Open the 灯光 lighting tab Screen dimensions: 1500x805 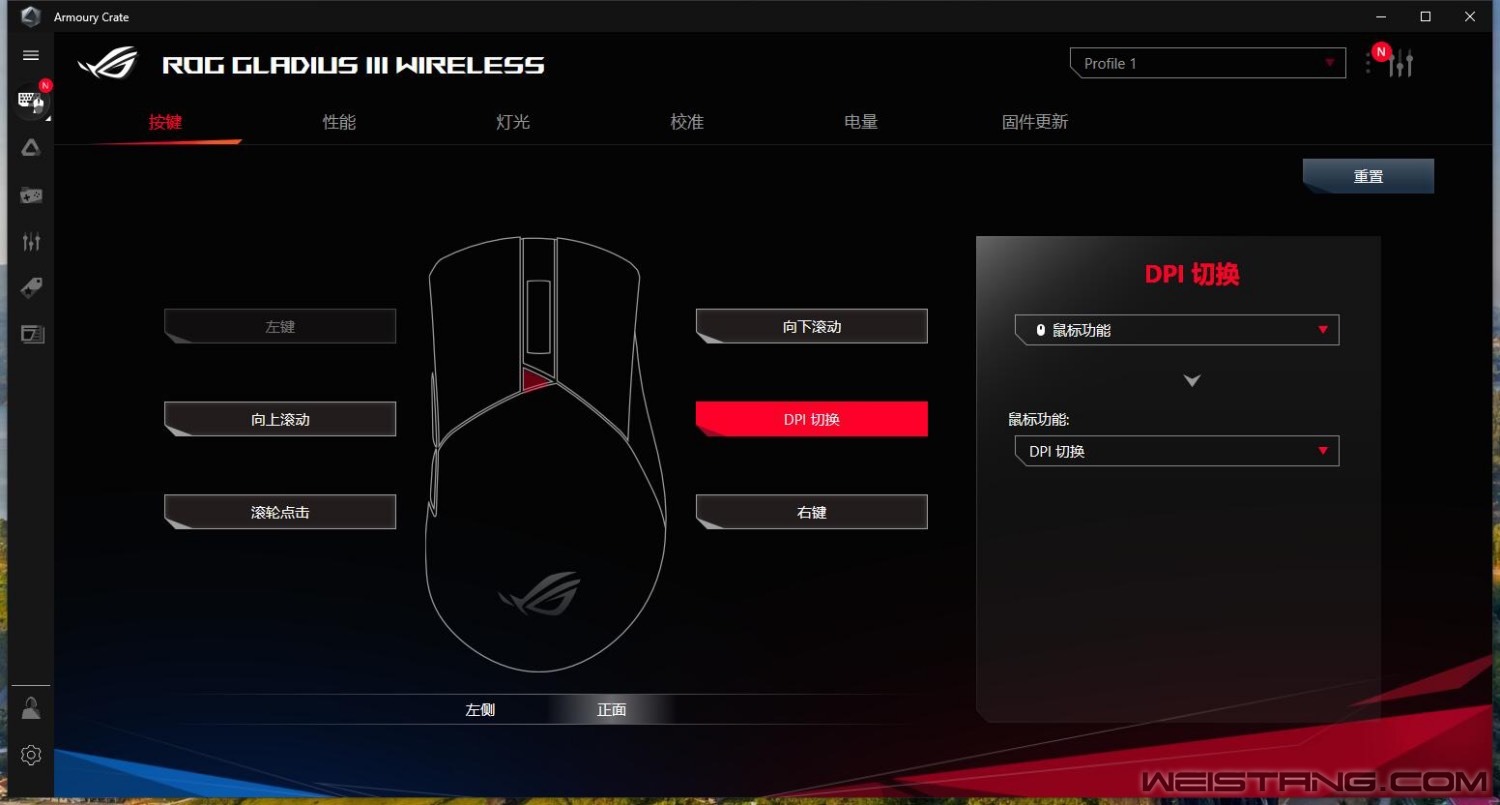coord(513,122)
